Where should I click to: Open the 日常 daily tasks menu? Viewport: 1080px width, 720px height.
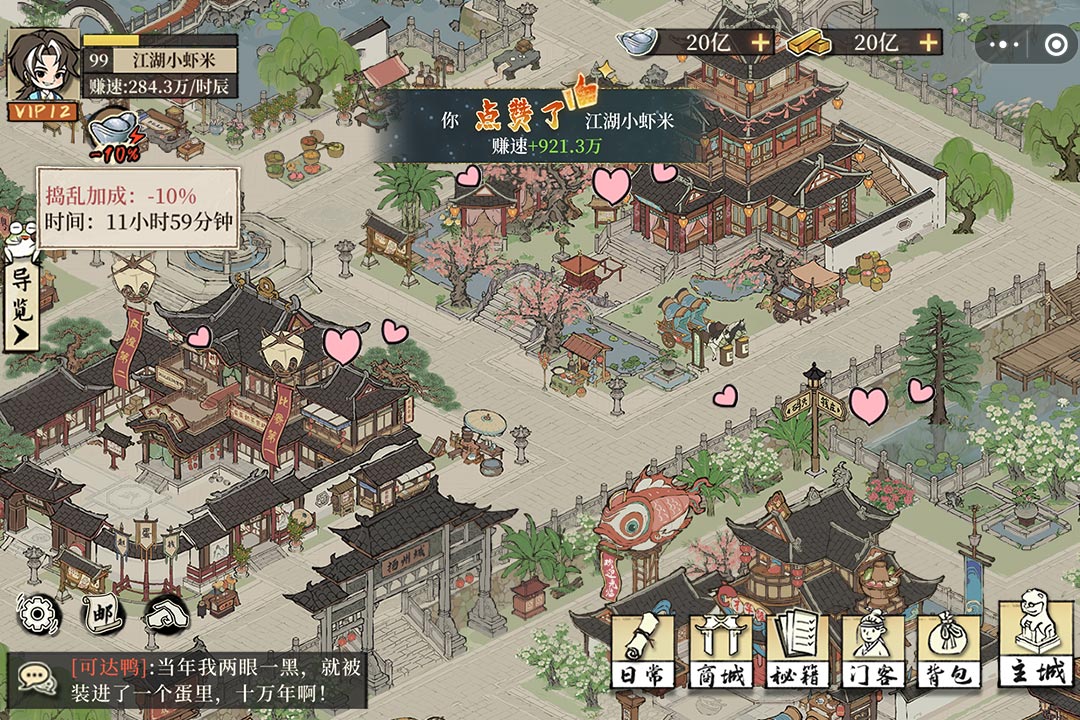pos(643,651)
